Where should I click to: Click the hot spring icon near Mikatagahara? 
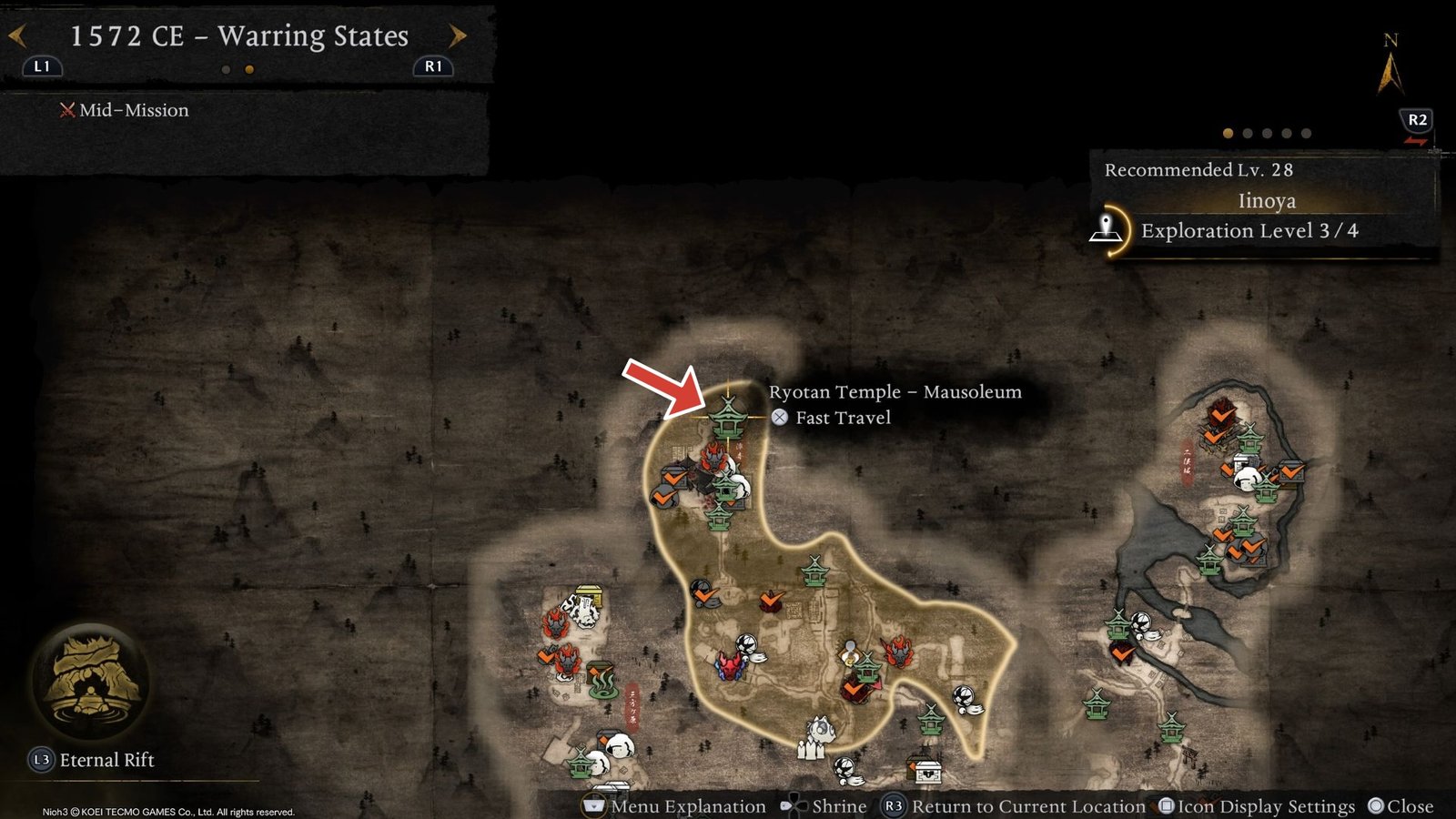[x=602, y=684]
